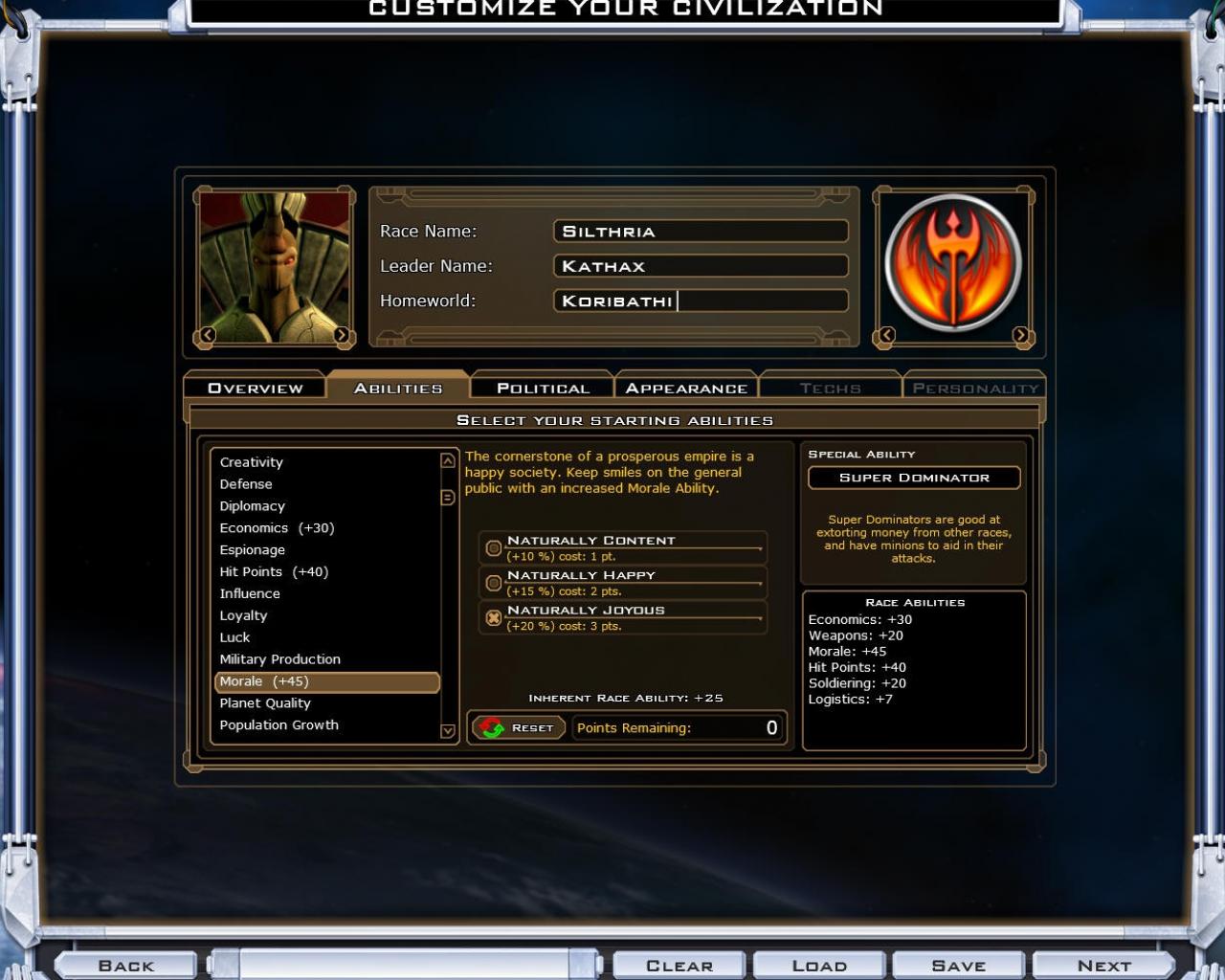This screenshot has width=1225, height=980.
Task: Click right arrow to view next civilization emblem
Action: click(1023, 334)
